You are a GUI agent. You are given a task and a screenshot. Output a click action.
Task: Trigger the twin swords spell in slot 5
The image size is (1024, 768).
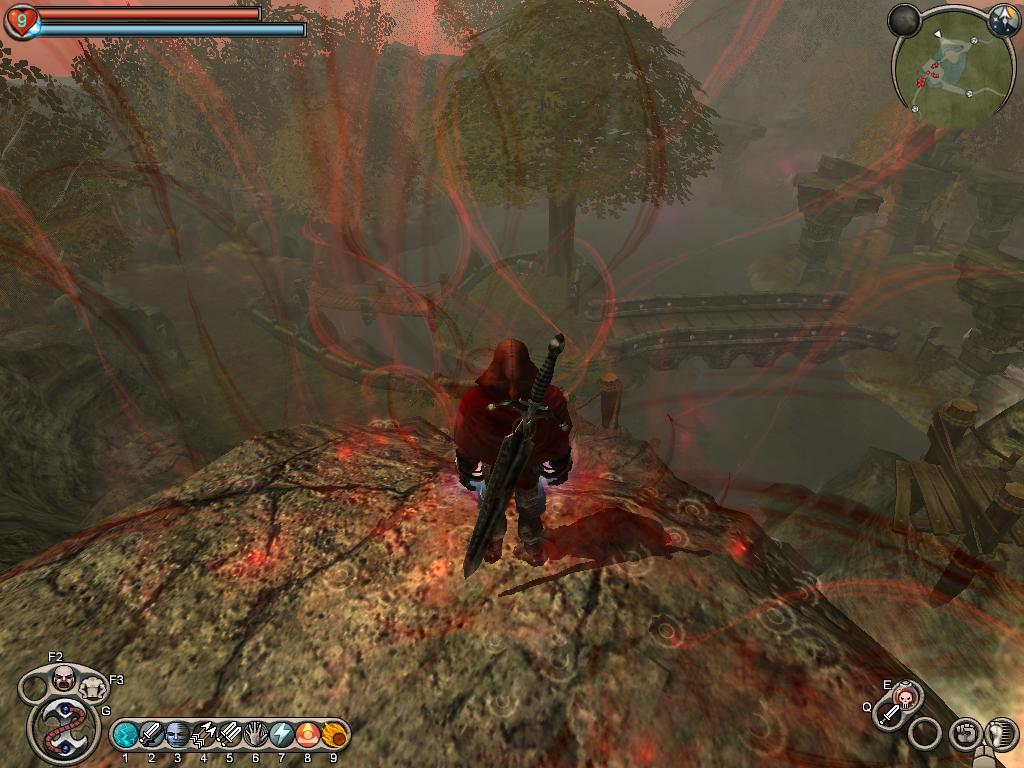(x=229, y=735)
